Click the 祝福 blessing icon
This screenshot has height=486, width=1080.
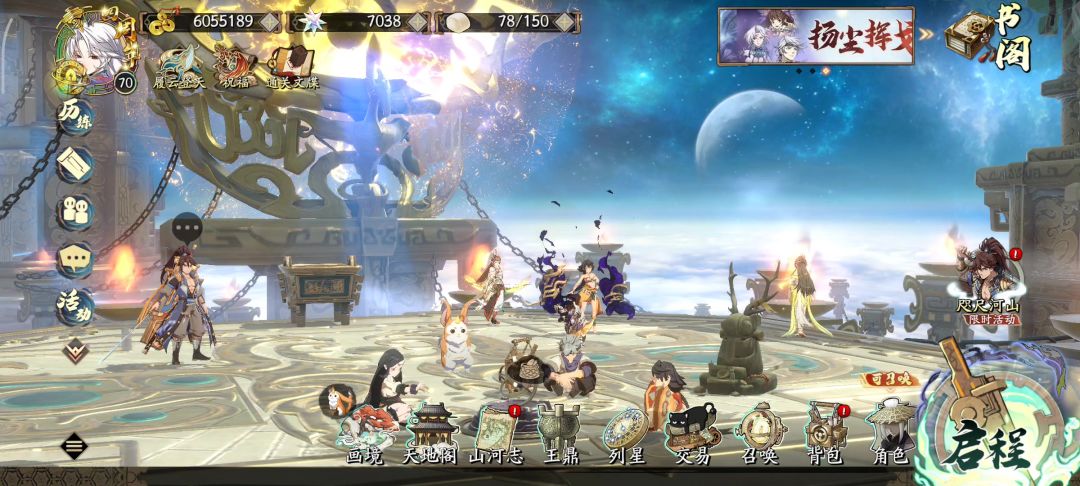click(237, 68)
